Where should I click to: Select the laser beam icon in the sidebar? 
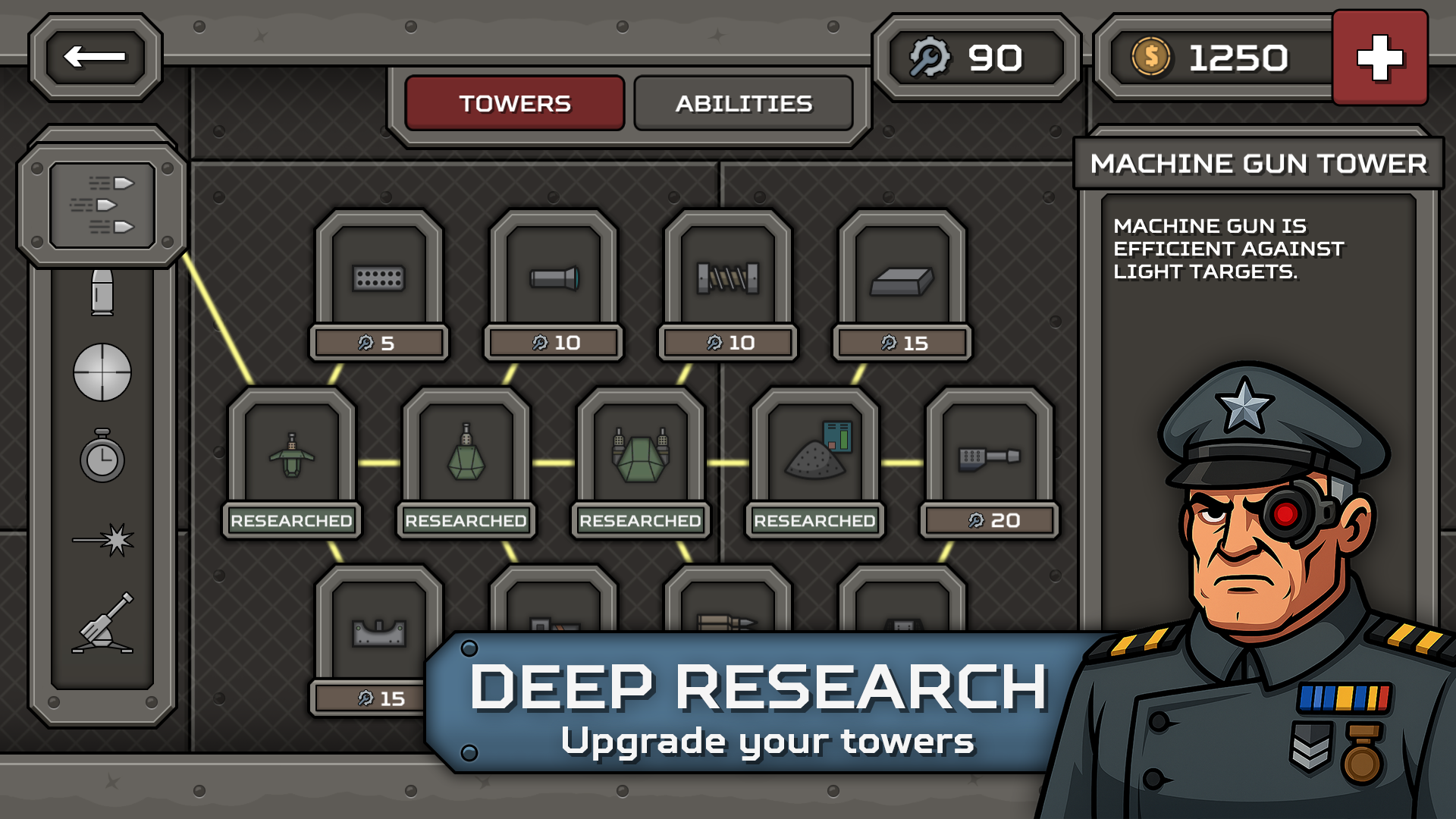104,535
